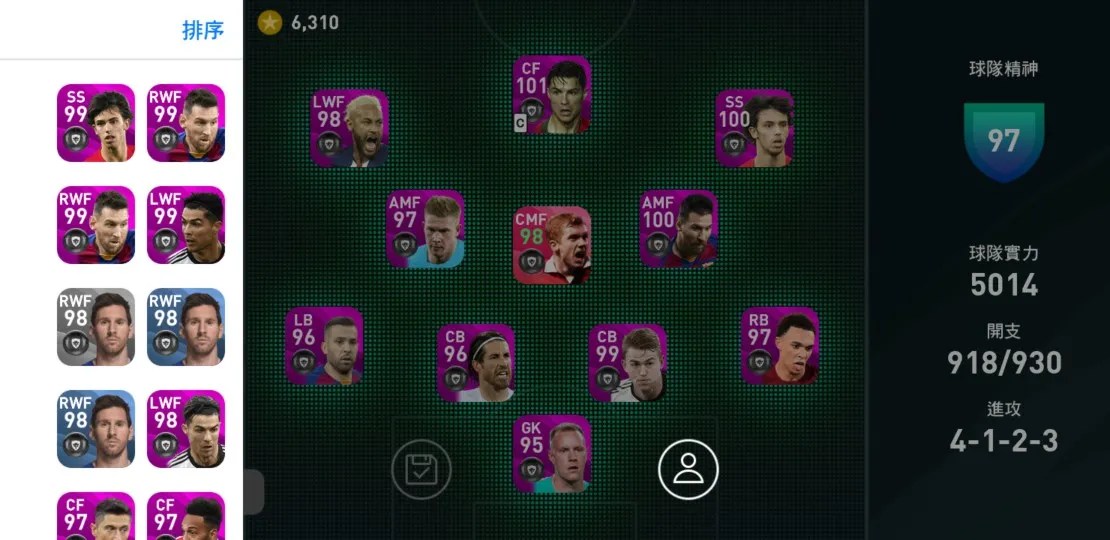The image size is (1110, 540).
Task: Tap the AMF 100 player card
Action: (679, 229)
